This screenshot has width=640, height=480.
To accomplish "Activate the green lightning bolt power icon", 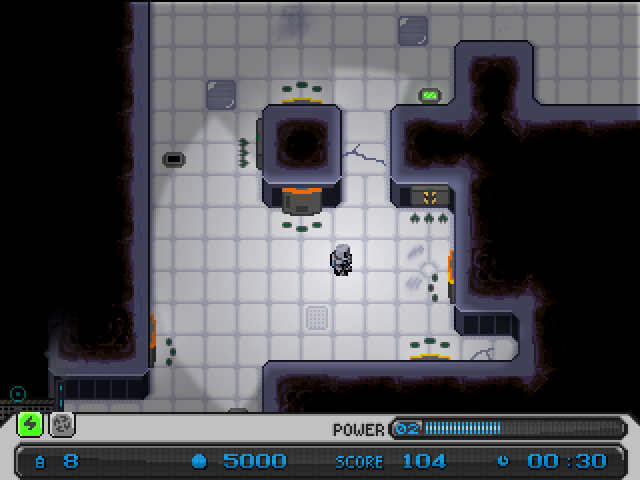I will [31, 424].
